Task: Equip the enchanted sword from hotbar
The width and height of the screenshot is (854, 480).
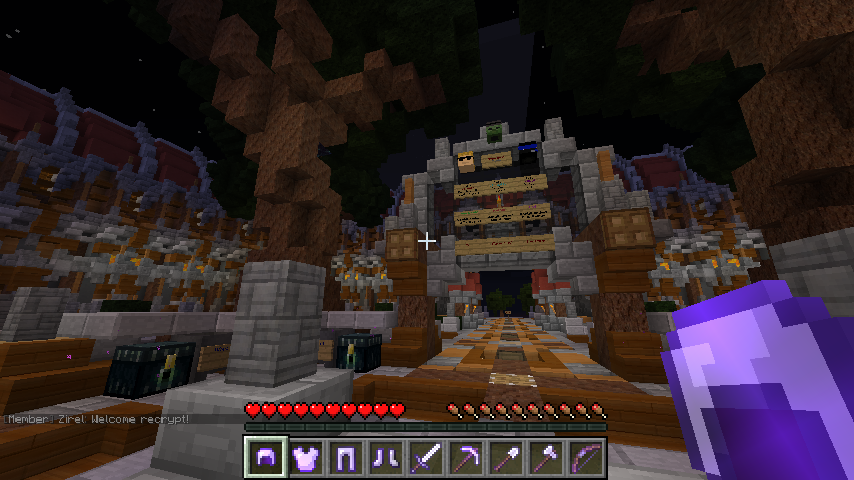Action: pyautogui.click(x=426, y=458)
